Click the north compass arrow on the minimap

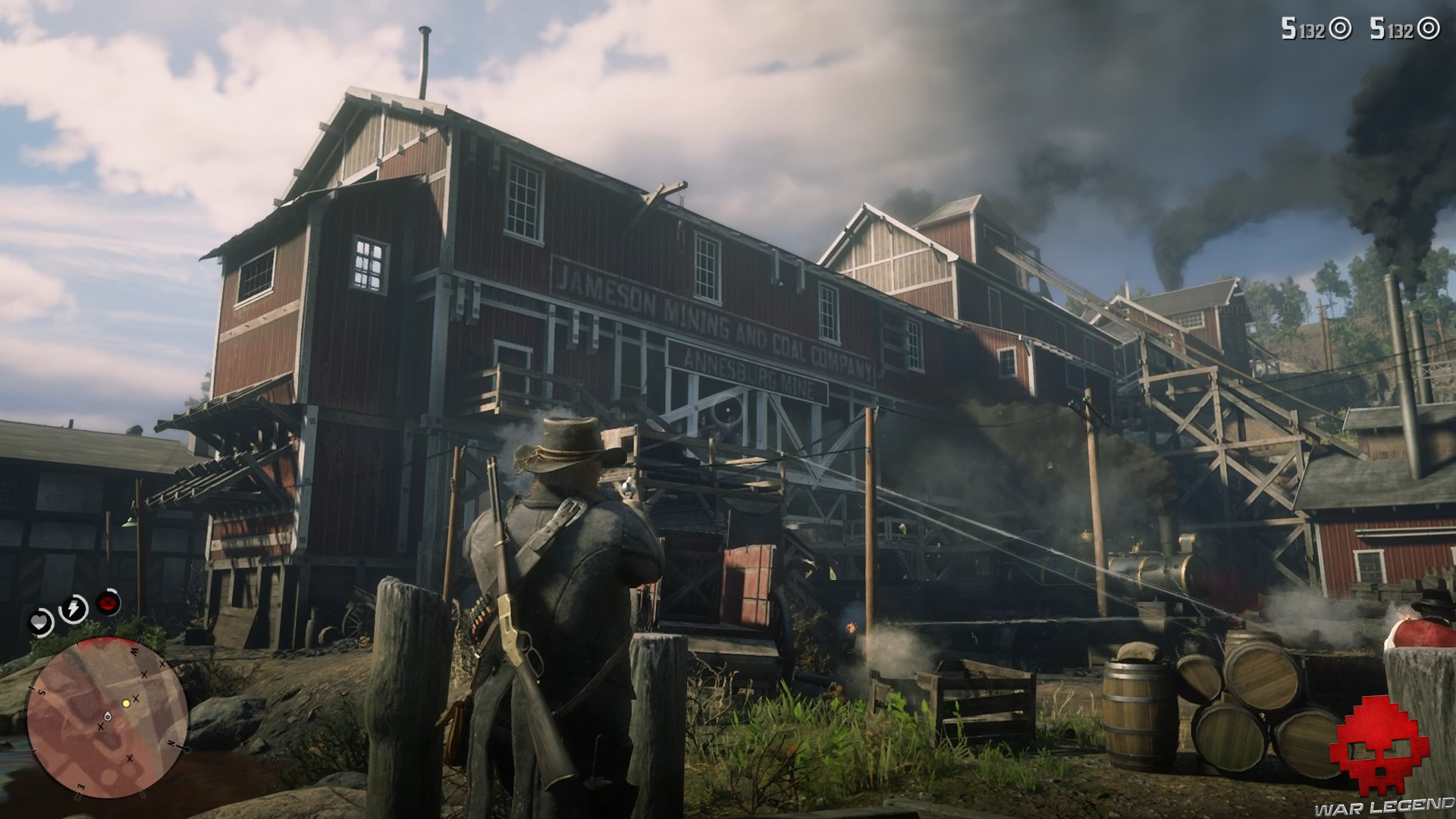pos(172,745)
